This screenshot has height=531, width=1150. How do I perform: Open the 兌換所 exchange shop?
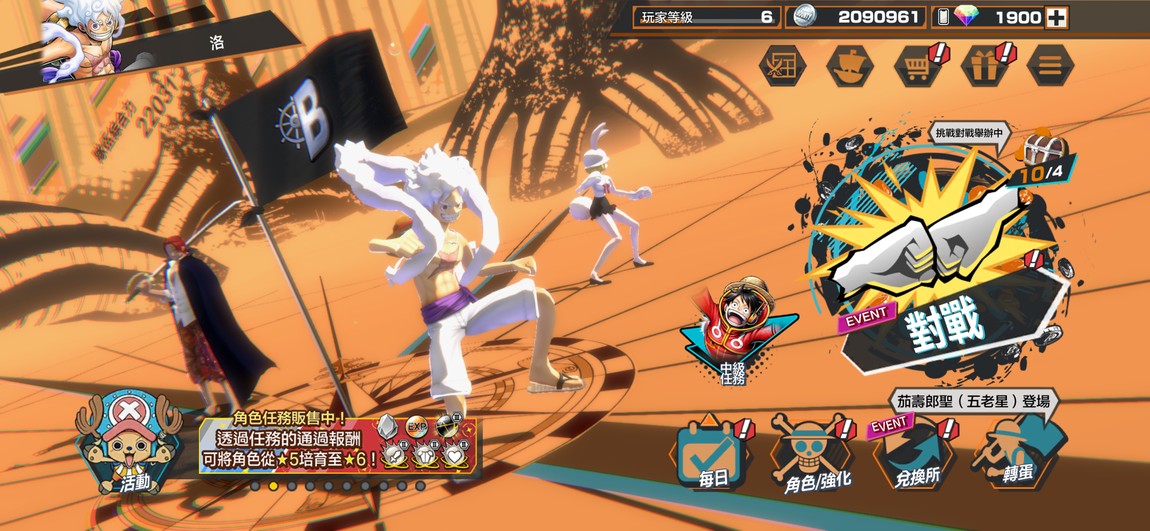912,457
